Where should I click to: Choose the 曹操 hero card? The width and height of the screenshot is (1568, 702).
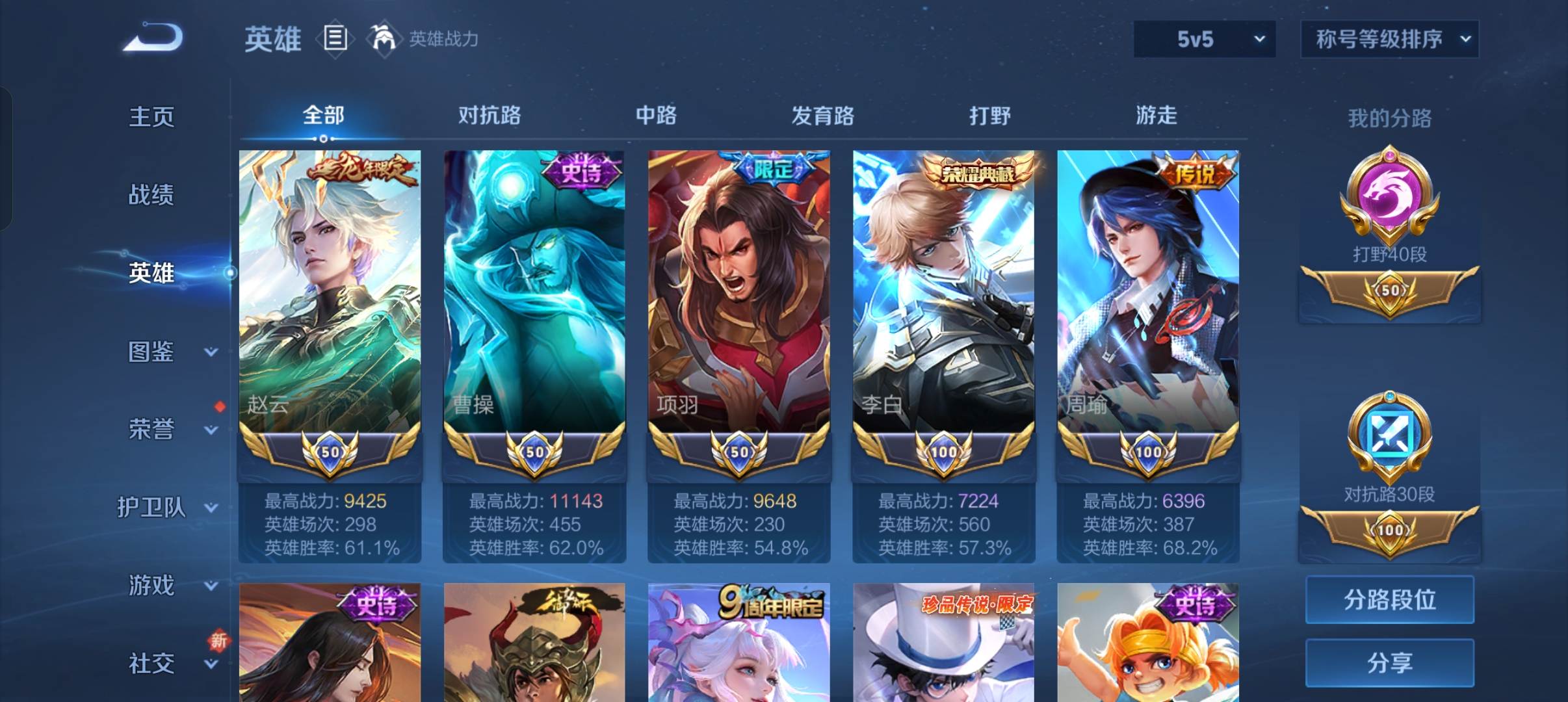pos(534,292)
